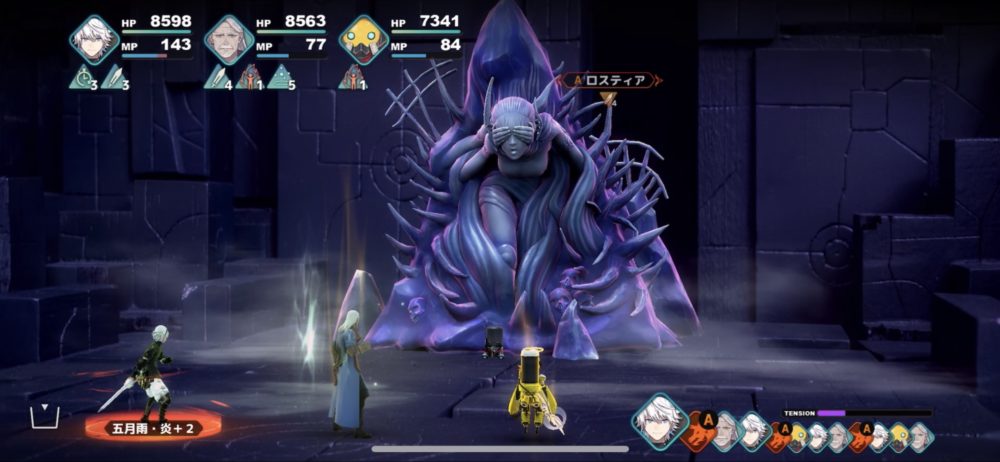Tap the large current-turn portrait in turn order
This screenshot has height=462, width=1000.
point(660,420)
